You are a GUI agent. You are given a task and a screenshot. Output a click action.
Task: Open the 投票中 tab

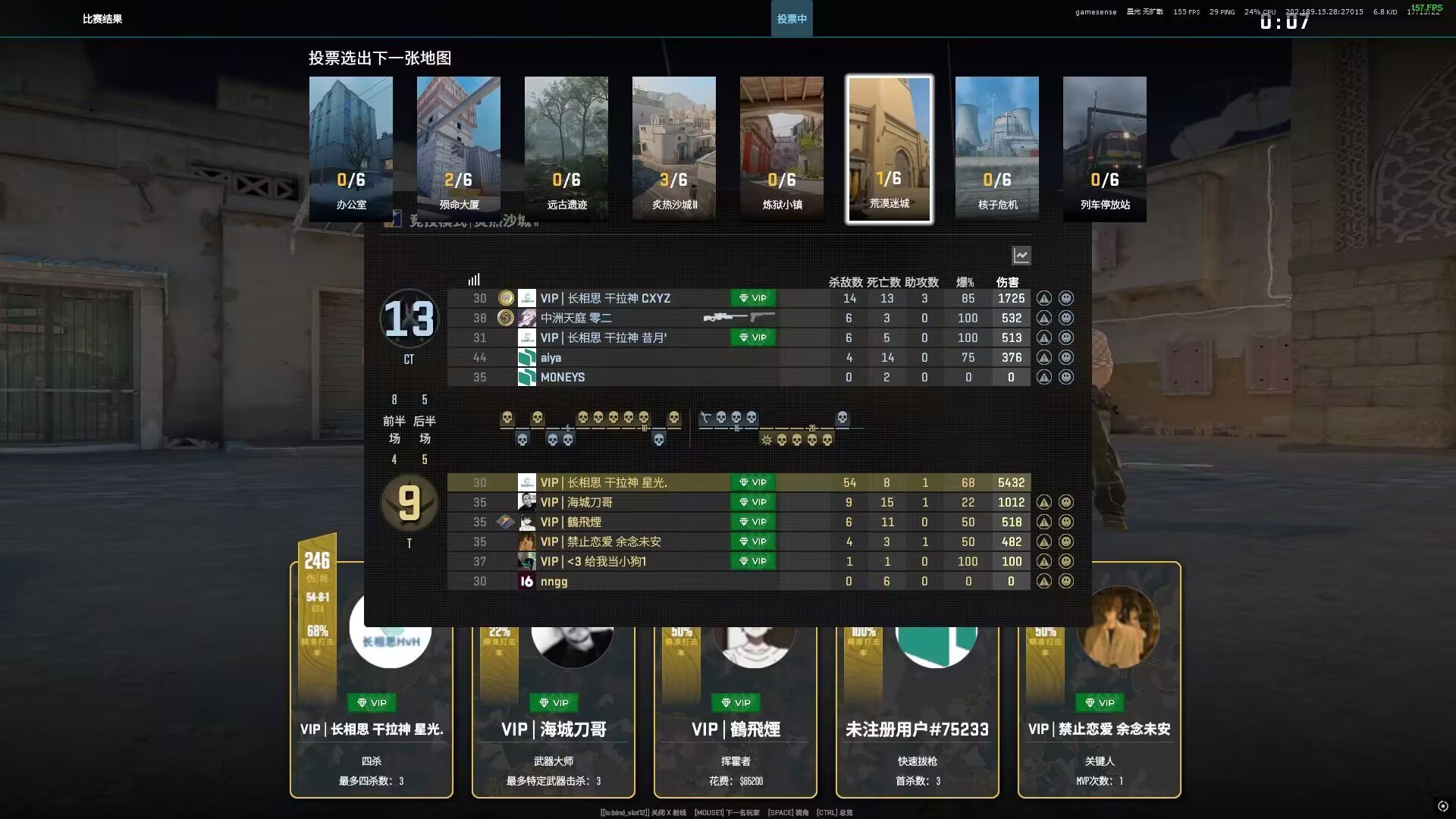coord(792,19)
